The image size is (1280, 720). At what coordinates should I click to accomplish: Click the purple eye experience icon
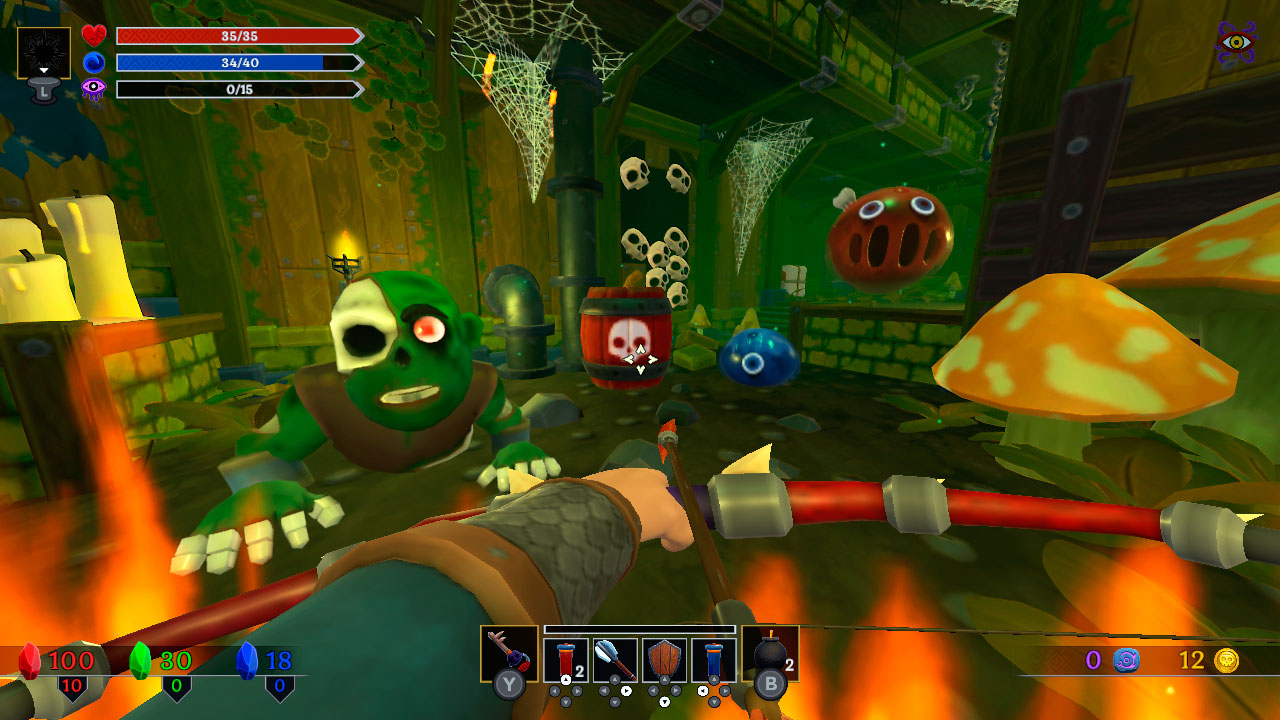pos(91,89)
